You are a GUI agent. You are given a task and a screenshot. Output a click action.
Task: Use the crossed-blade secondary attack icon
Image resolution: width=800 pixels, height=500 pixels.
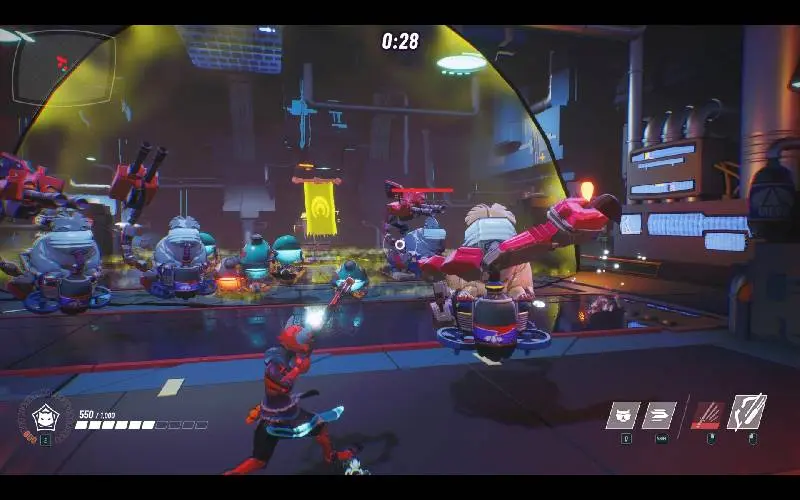coord(746,412)
